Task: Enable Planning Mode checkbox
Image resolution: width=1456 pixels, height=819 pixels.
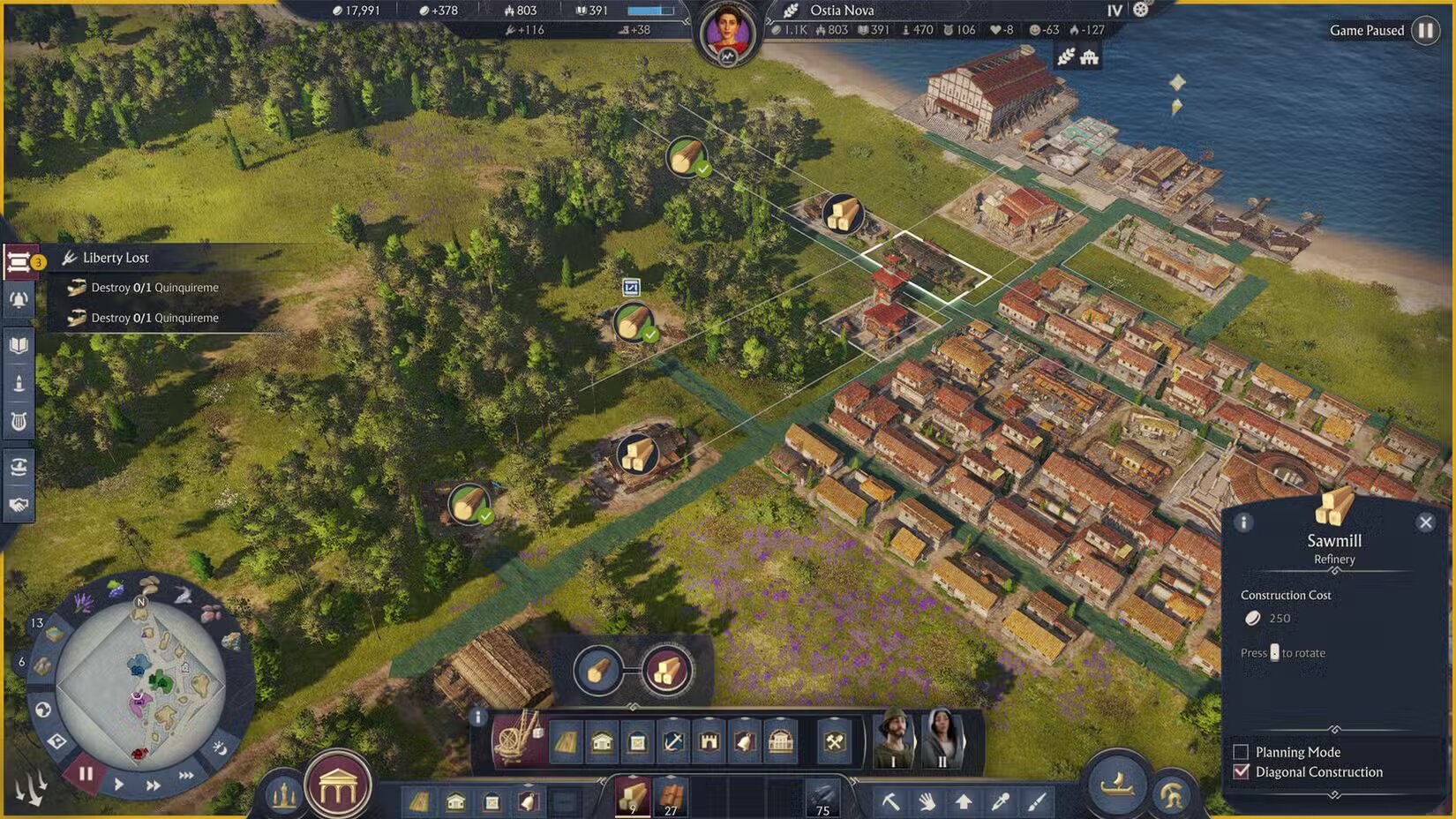Action: (x=1240, y=752)
